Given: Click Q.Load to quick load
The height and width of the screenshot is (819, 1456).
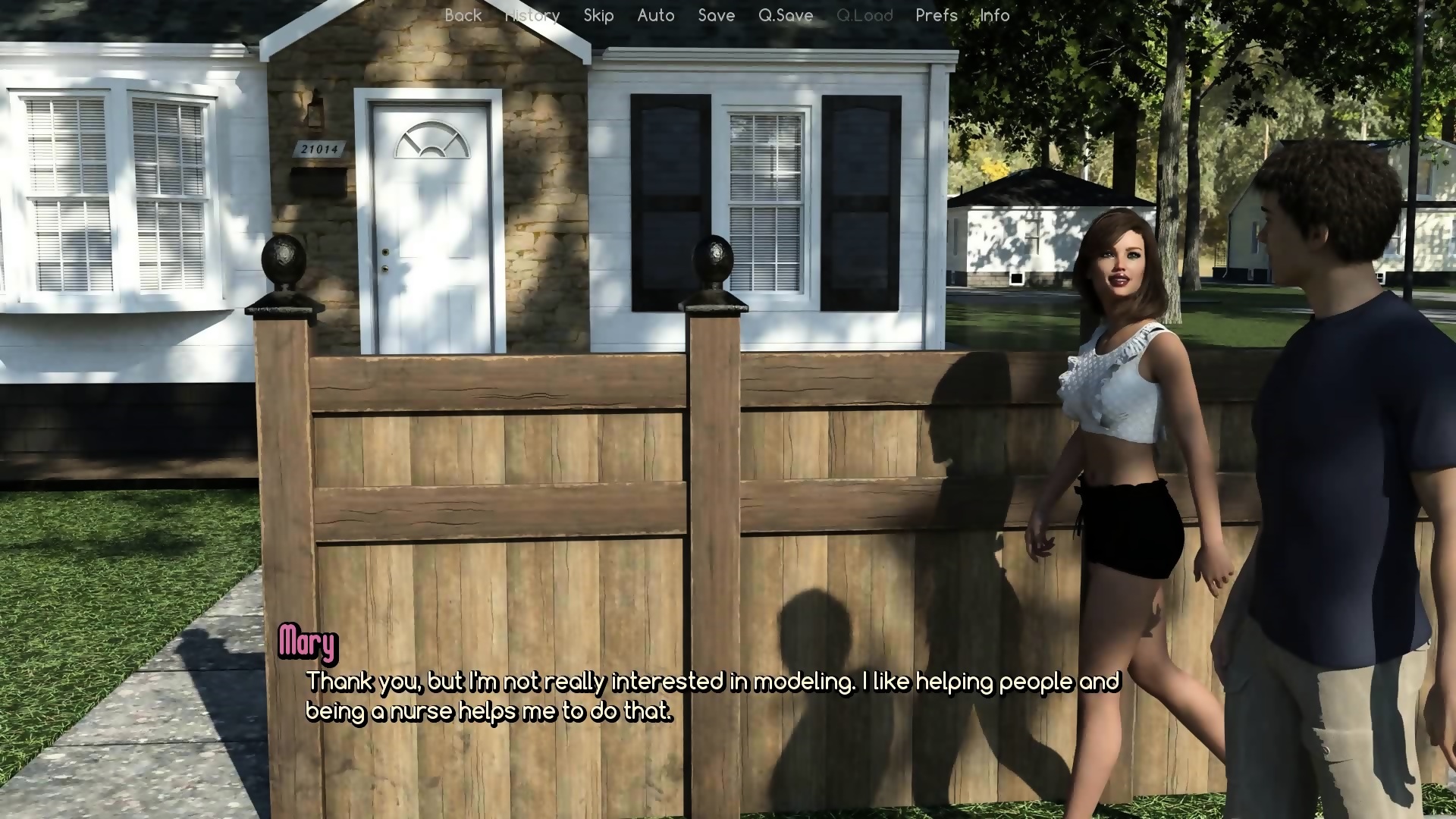Looking at the screenshot, I should 864,15.
